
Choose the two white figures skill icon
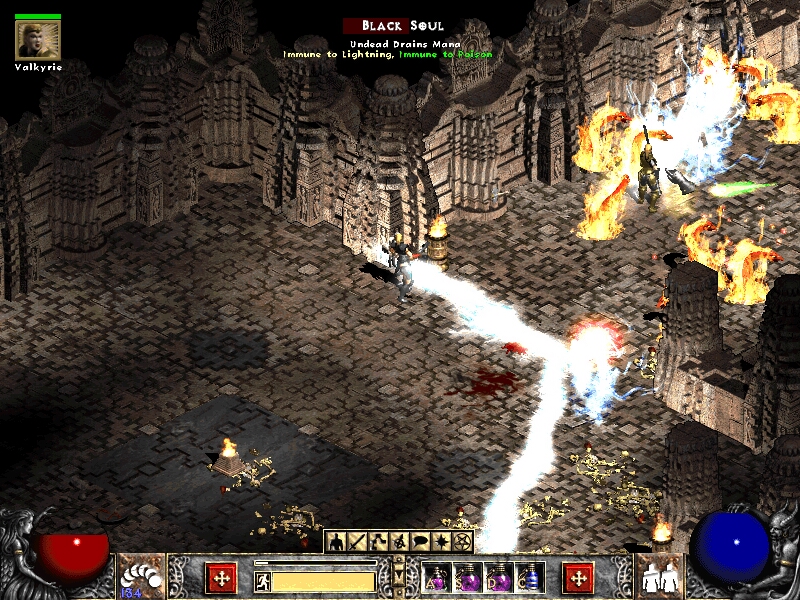coord(659,576)
